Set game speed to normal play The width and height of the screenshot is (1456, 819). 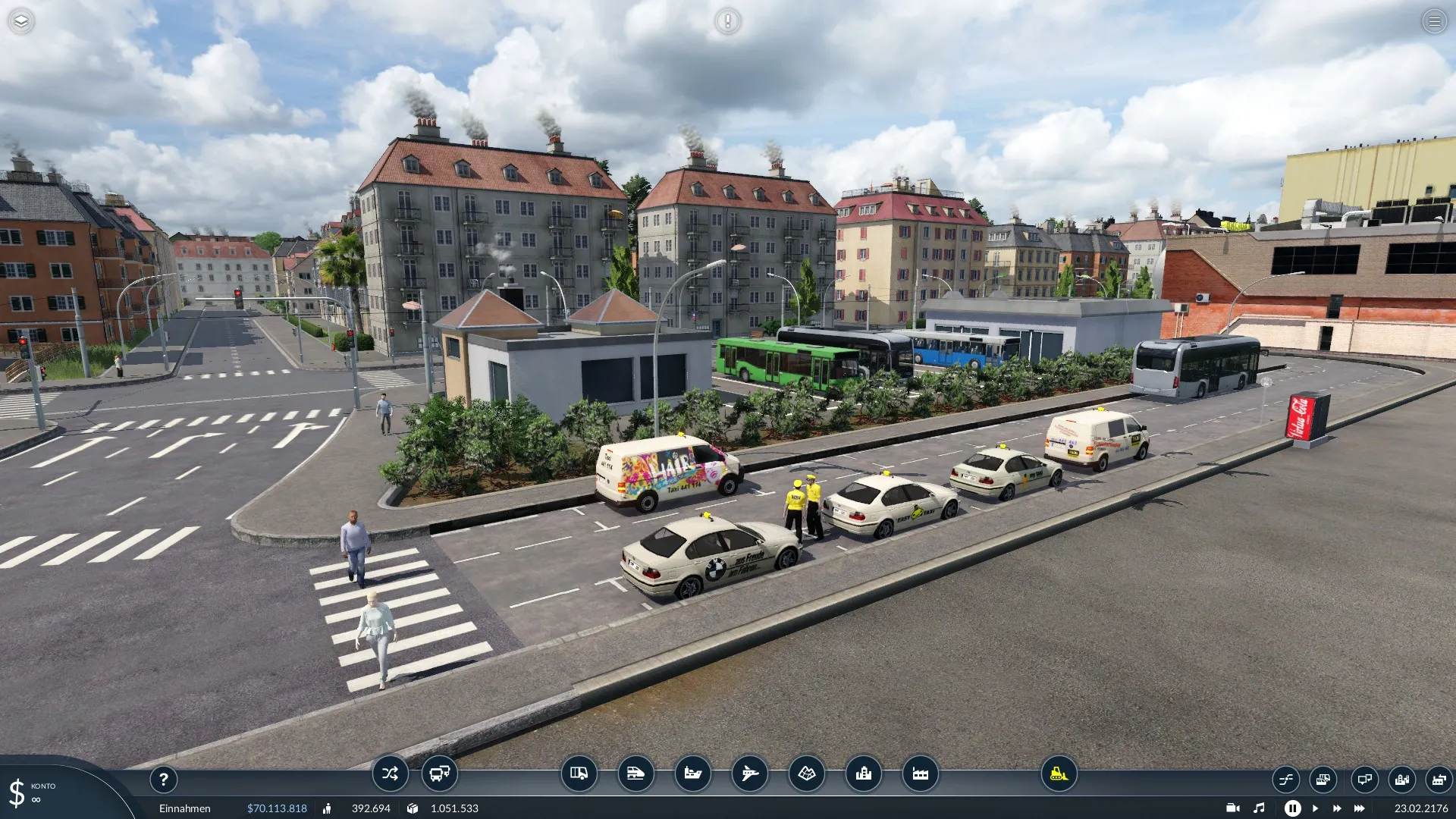coord(1315,808)
